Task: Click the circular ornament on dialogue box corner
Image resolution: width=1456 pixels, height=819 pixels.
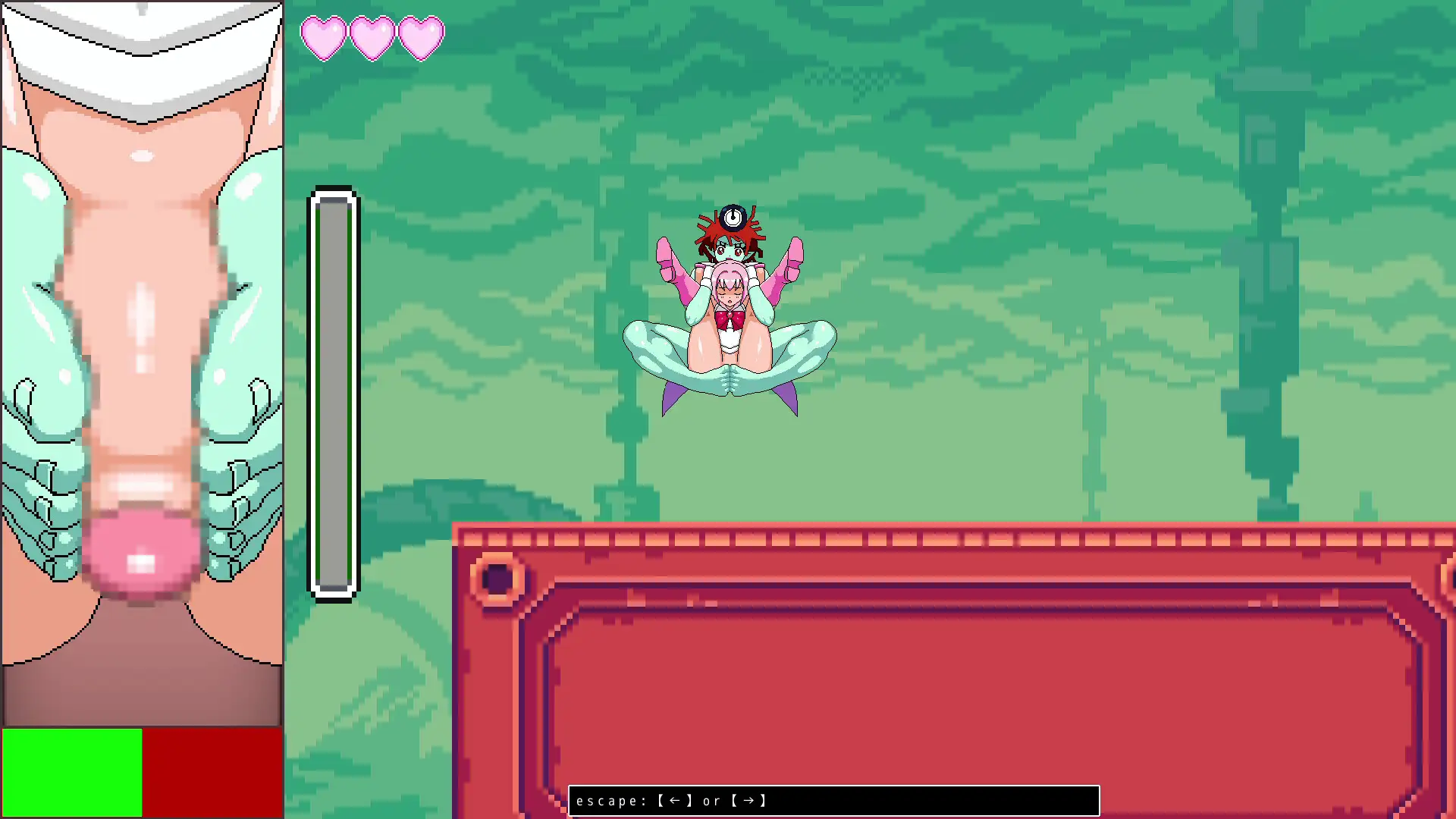Action: [498, 579]
